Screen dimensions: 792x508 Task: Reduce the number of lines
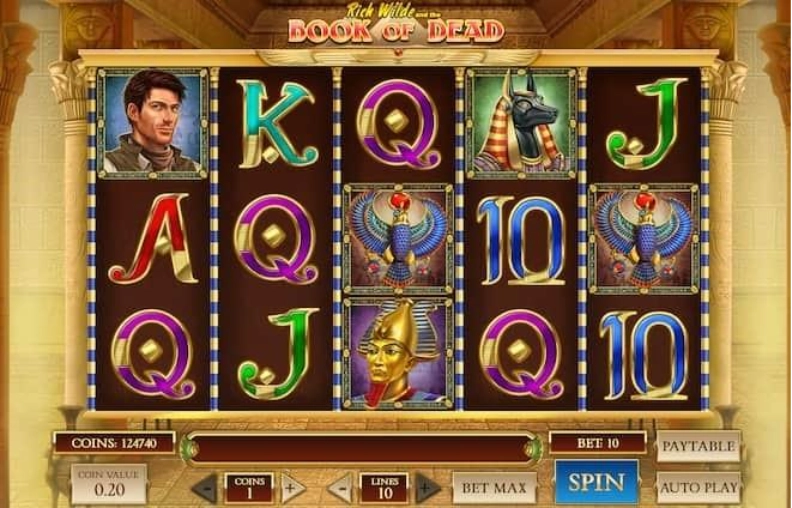point(341,489)
